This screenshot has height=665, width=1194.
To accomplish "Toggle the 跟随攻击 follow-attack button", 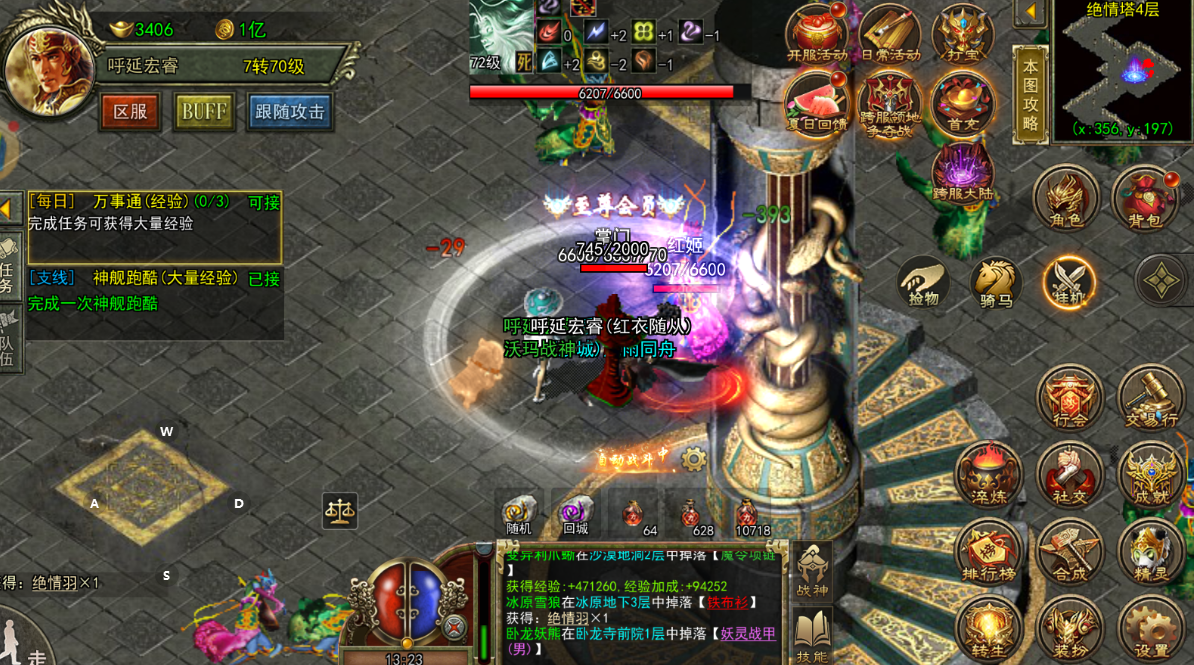I will [x=289, y=112].
